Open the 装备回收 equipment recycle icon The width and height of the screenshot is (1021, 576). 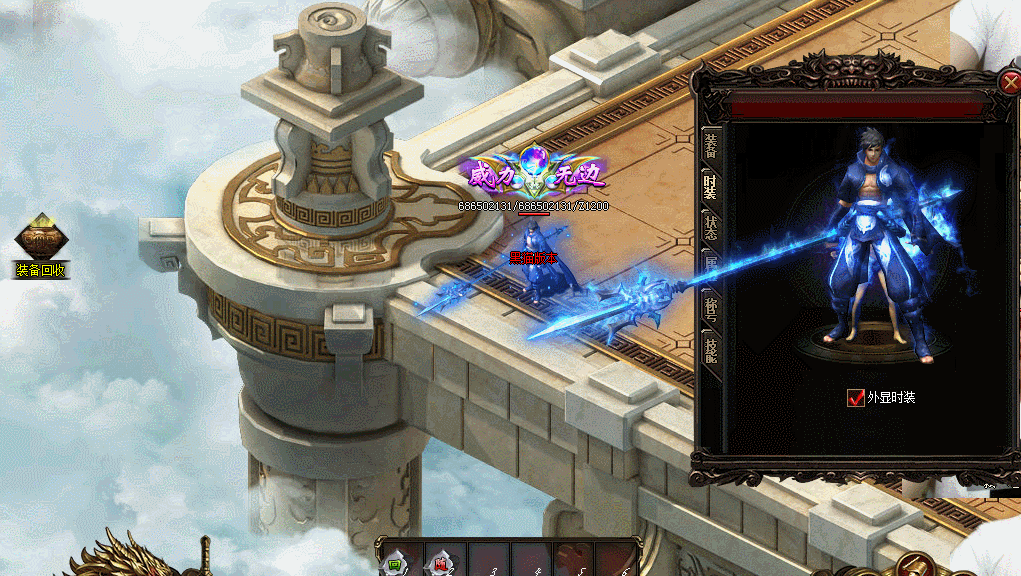coord(41,241)
